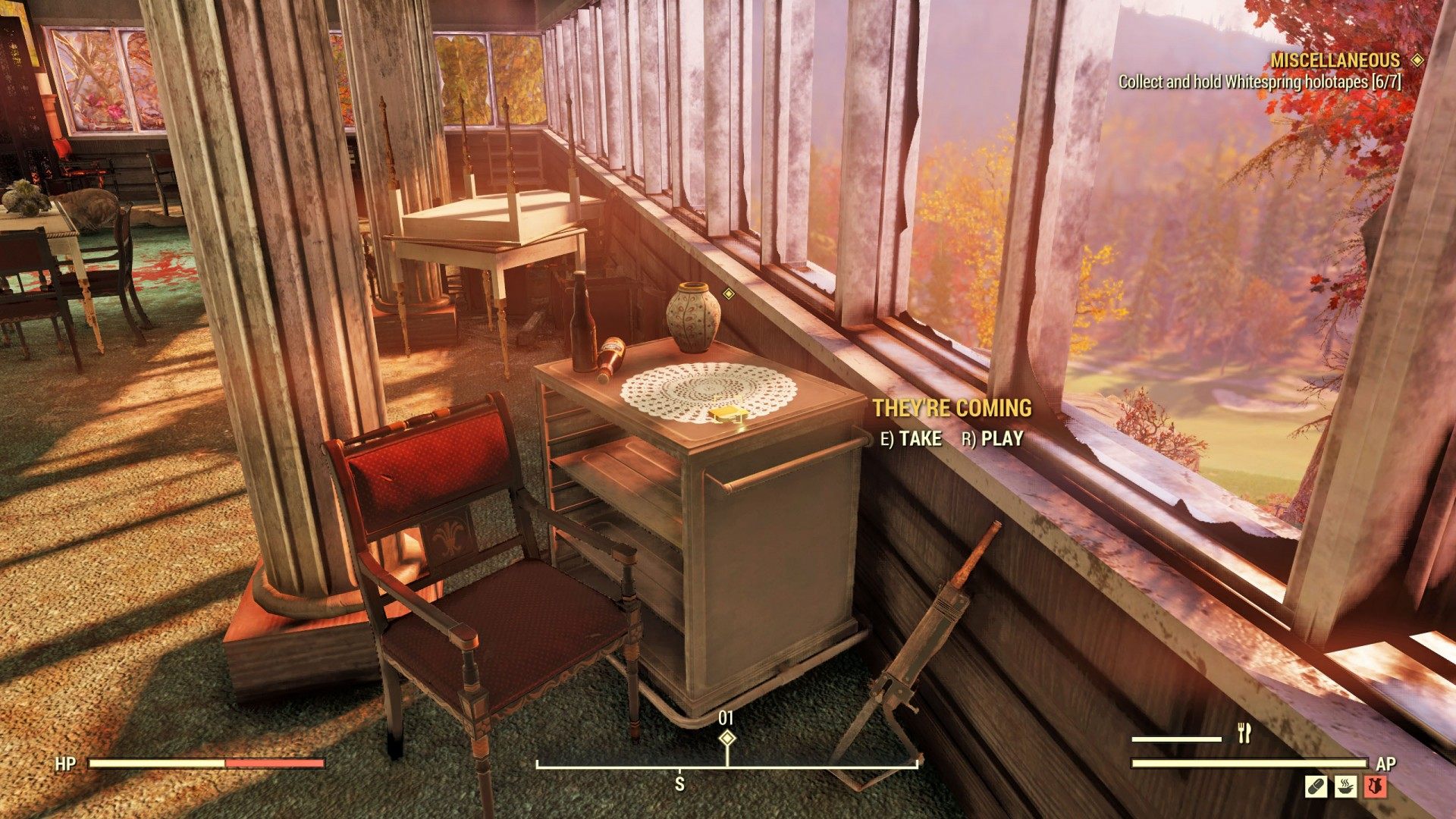Select the steaming bowl food buff icon

(1346, 786)
